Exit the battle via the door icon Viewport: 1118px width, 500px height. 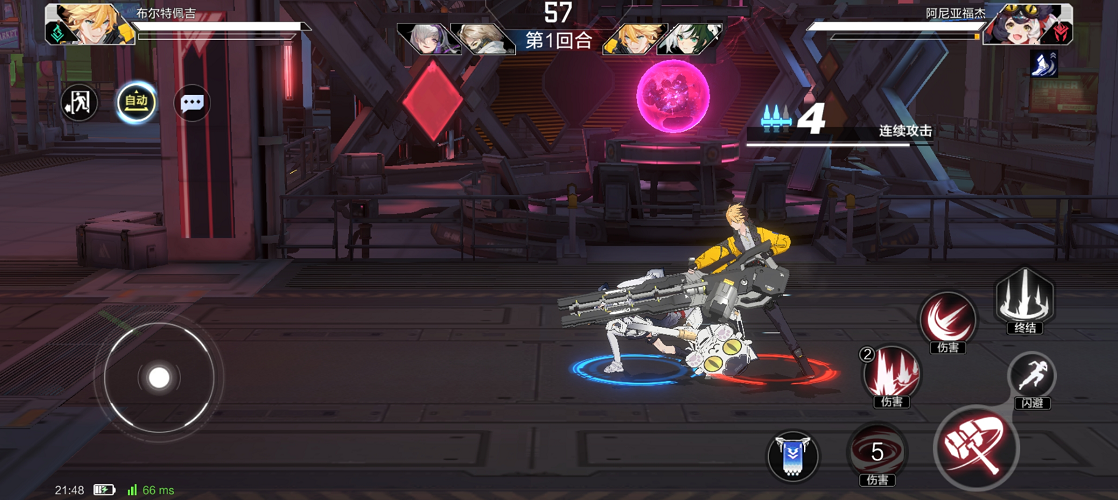point(79,102)
